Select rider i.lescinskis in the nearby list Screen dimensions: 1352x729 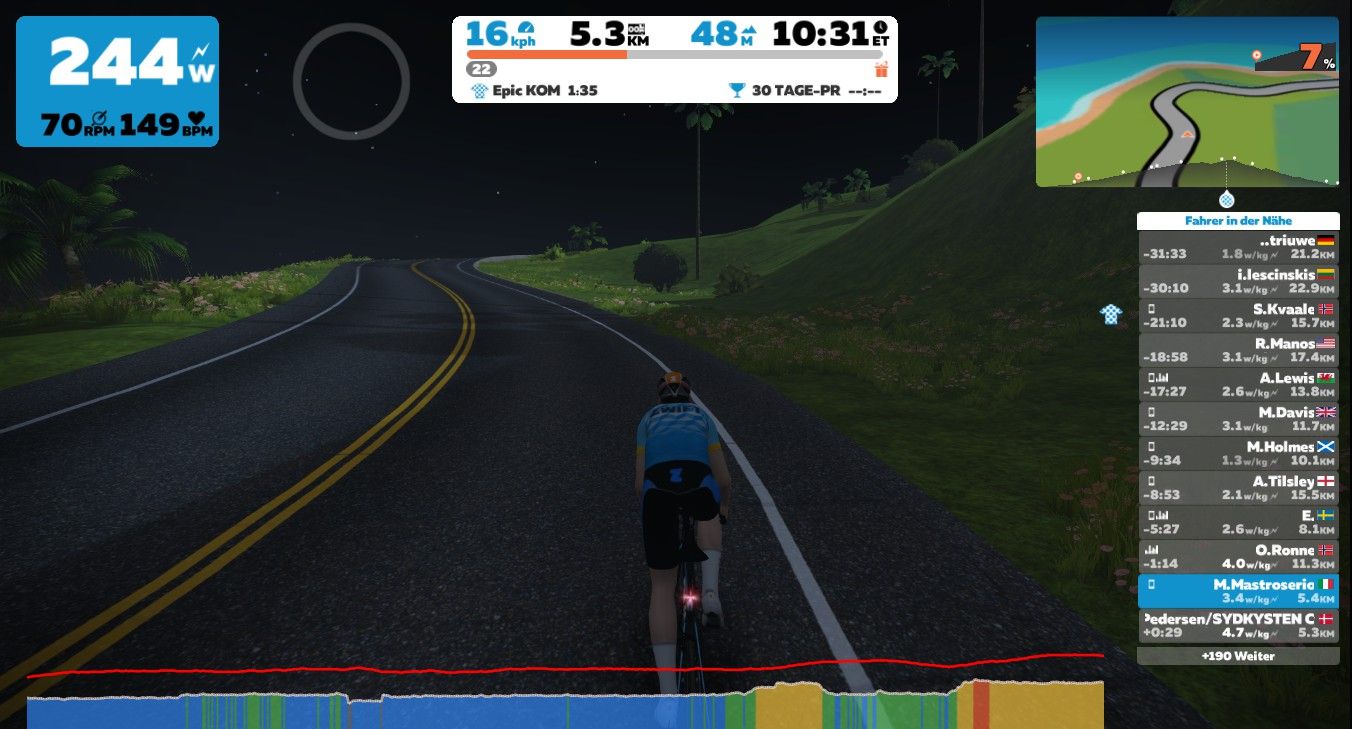pyautogui.click(x=1238, y=282)
